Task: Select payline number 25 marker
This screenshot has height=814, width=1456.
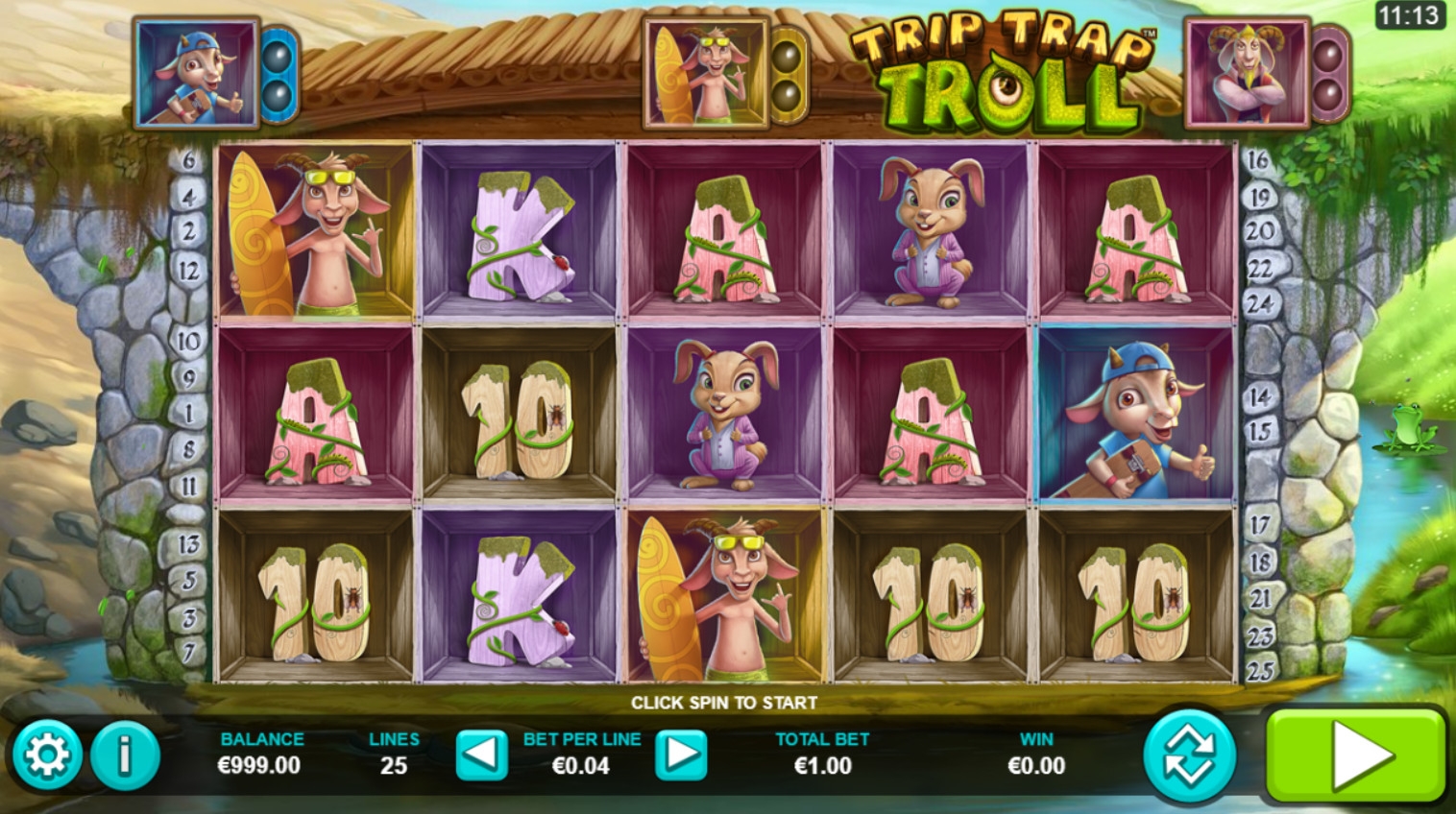Action: (x=1260, y=670)
